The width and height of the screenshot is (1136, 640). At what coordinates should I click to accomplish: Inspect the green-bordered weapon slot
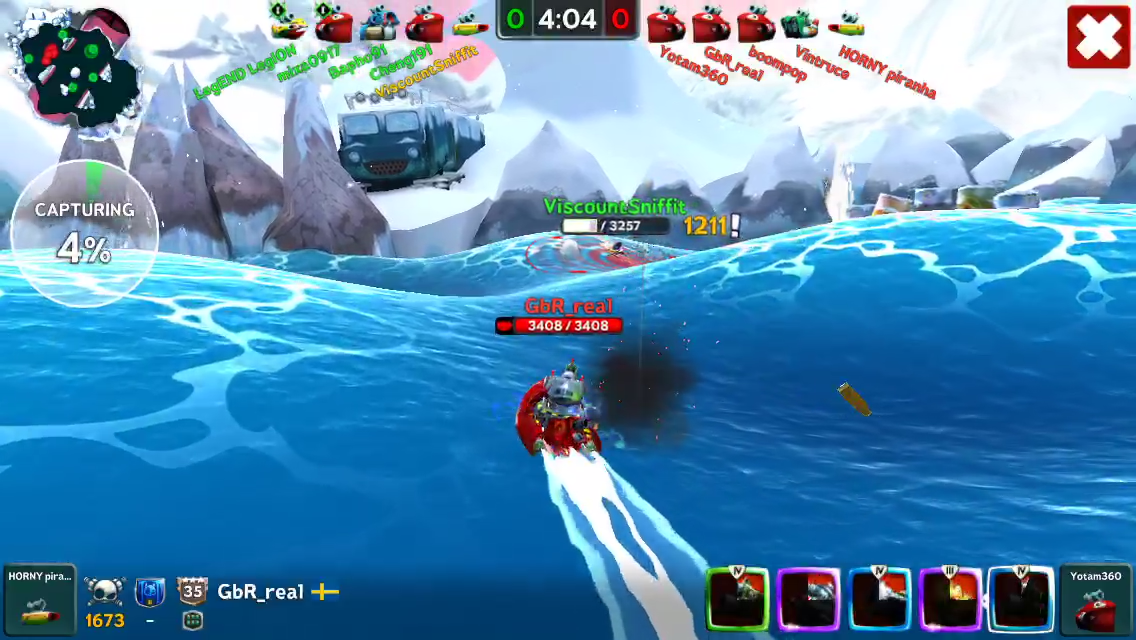[x=738, y=600]
